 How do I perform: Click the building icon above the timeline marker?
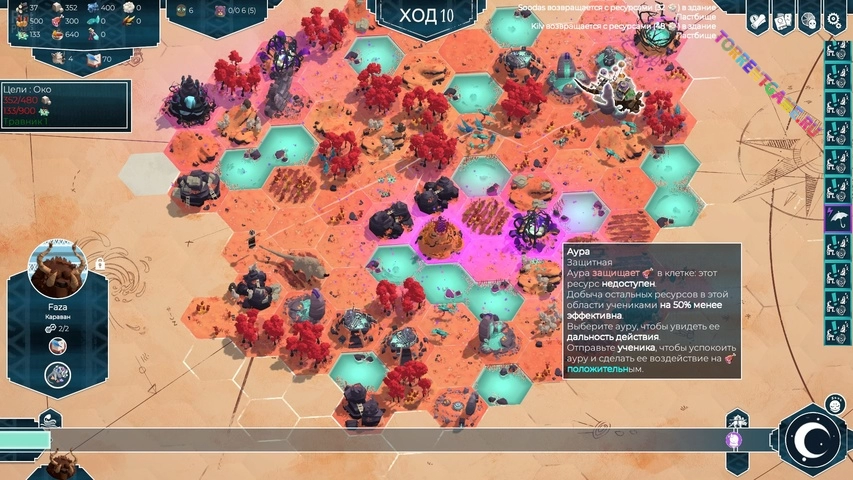pos(737,418)
